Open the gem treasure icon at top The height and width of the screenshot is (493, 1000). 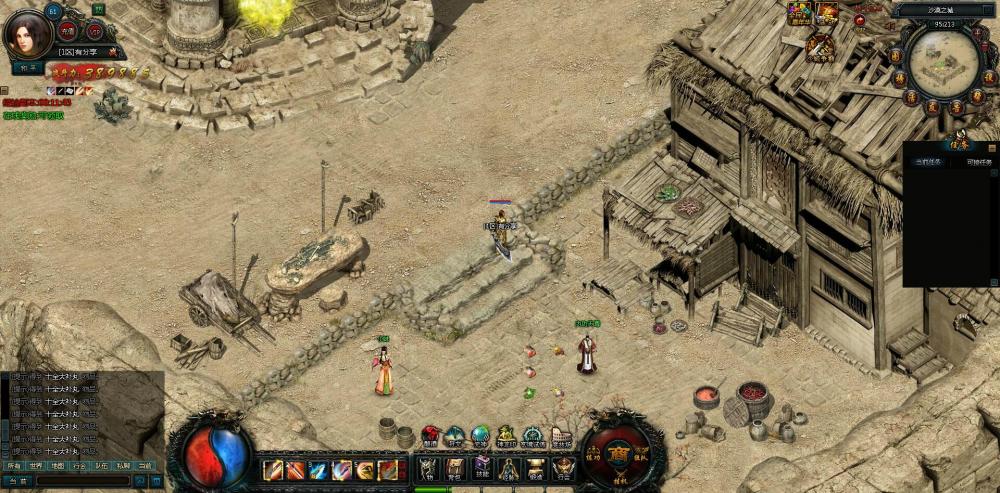pos(799,13)
